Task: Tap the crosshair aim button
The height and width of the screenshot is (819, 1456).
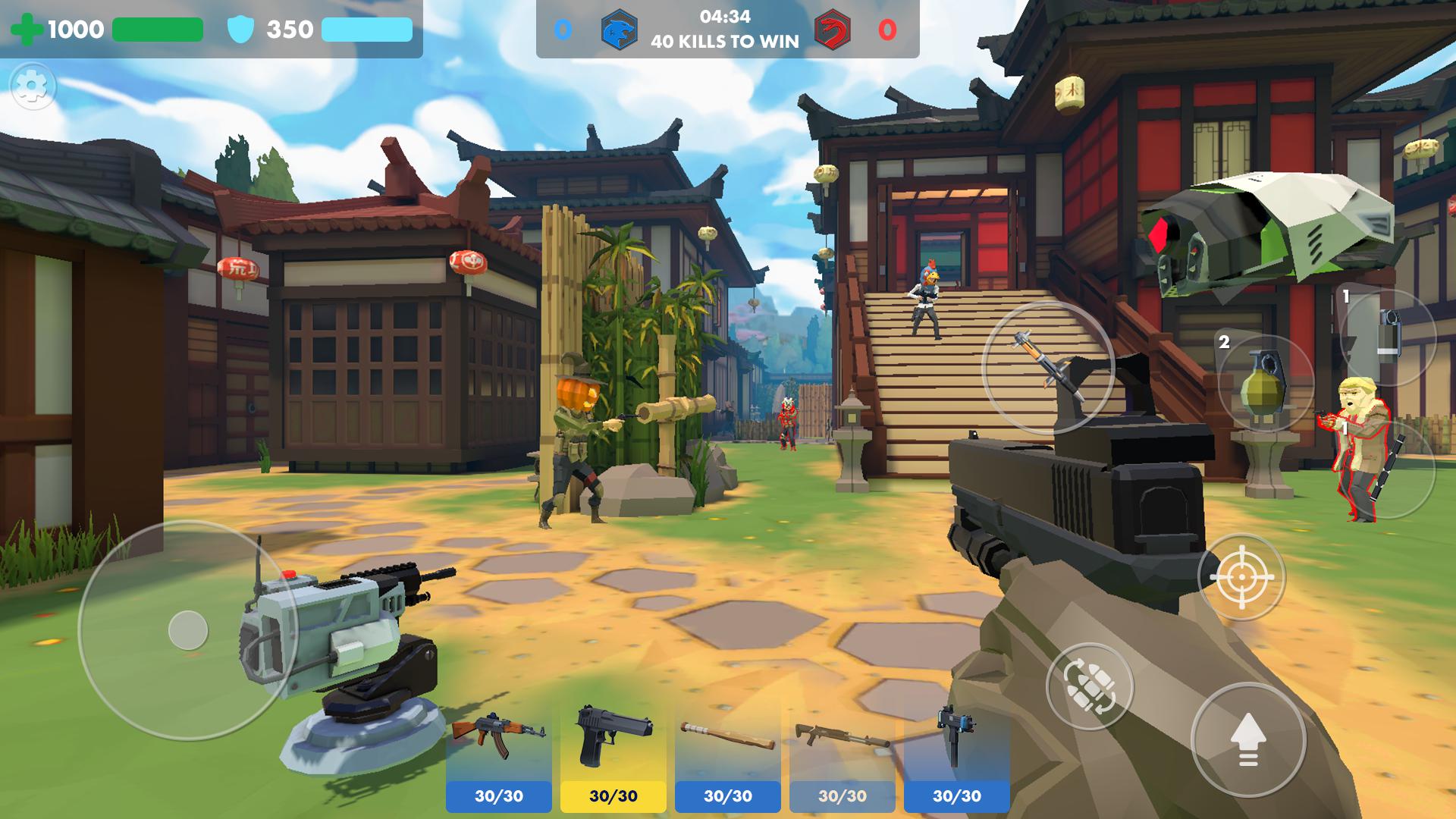Action: (1241, 577)
